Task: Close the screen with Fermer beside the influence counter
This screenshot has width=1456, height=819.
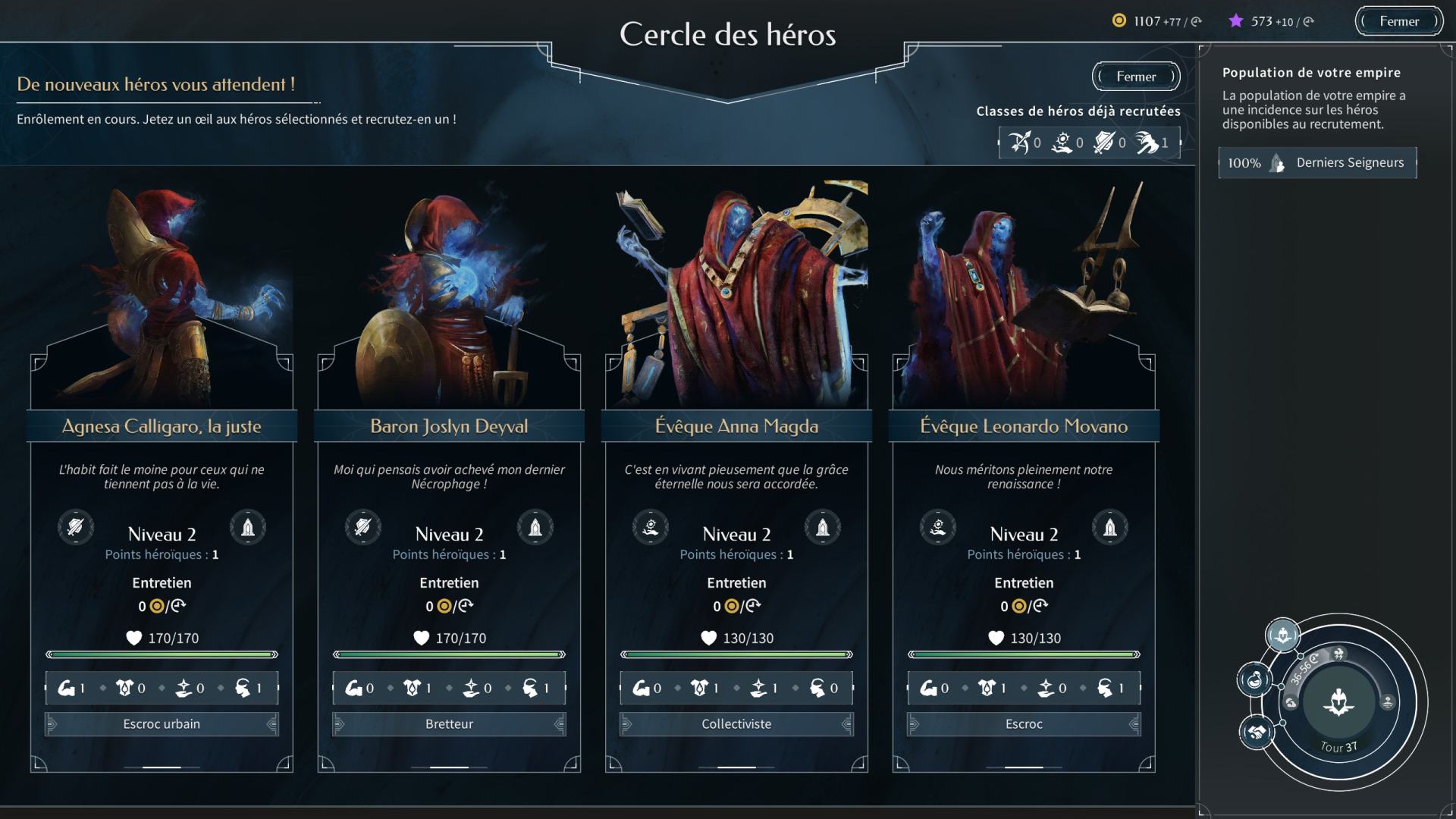Action: [x=1398, y=21]
